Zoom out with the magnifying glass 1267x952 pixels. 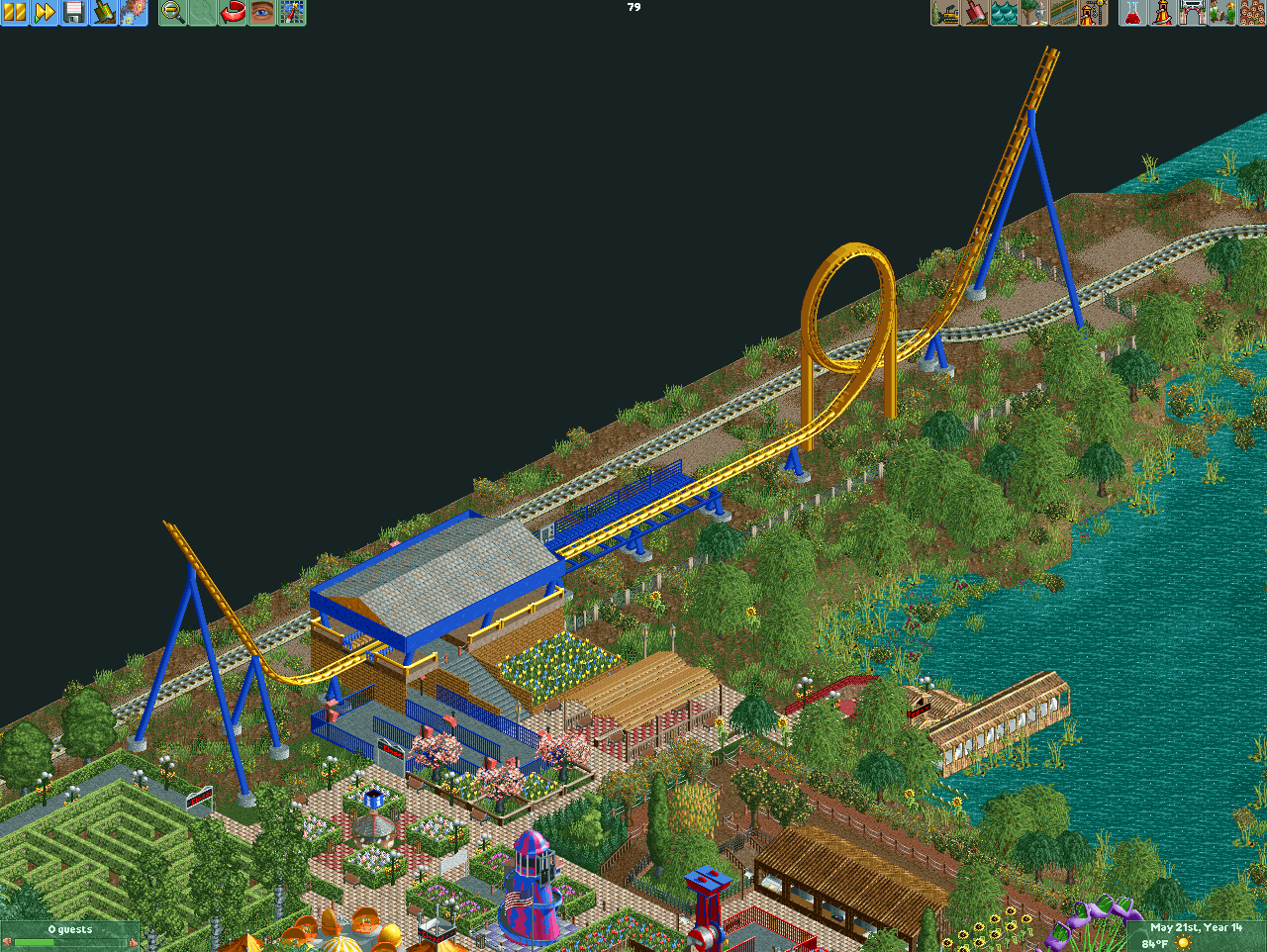click(172, 13)
